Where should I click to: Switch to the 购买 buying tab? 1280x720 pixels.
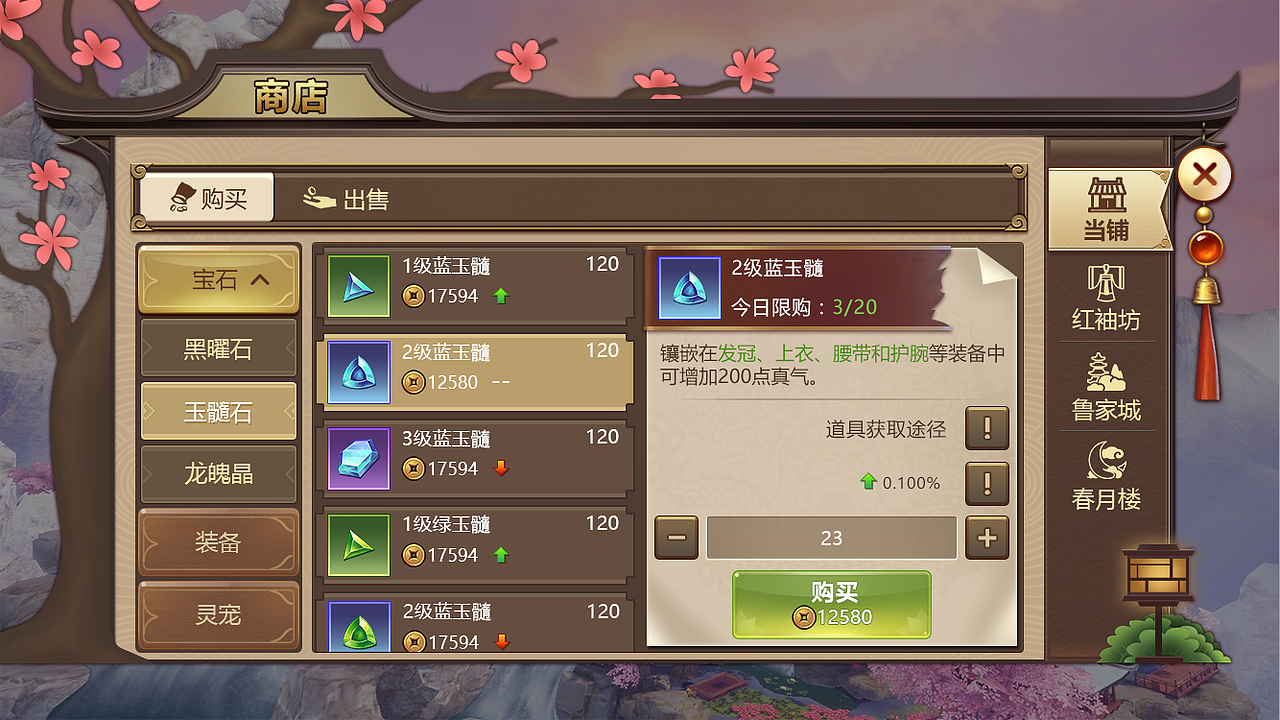[203, 197]
